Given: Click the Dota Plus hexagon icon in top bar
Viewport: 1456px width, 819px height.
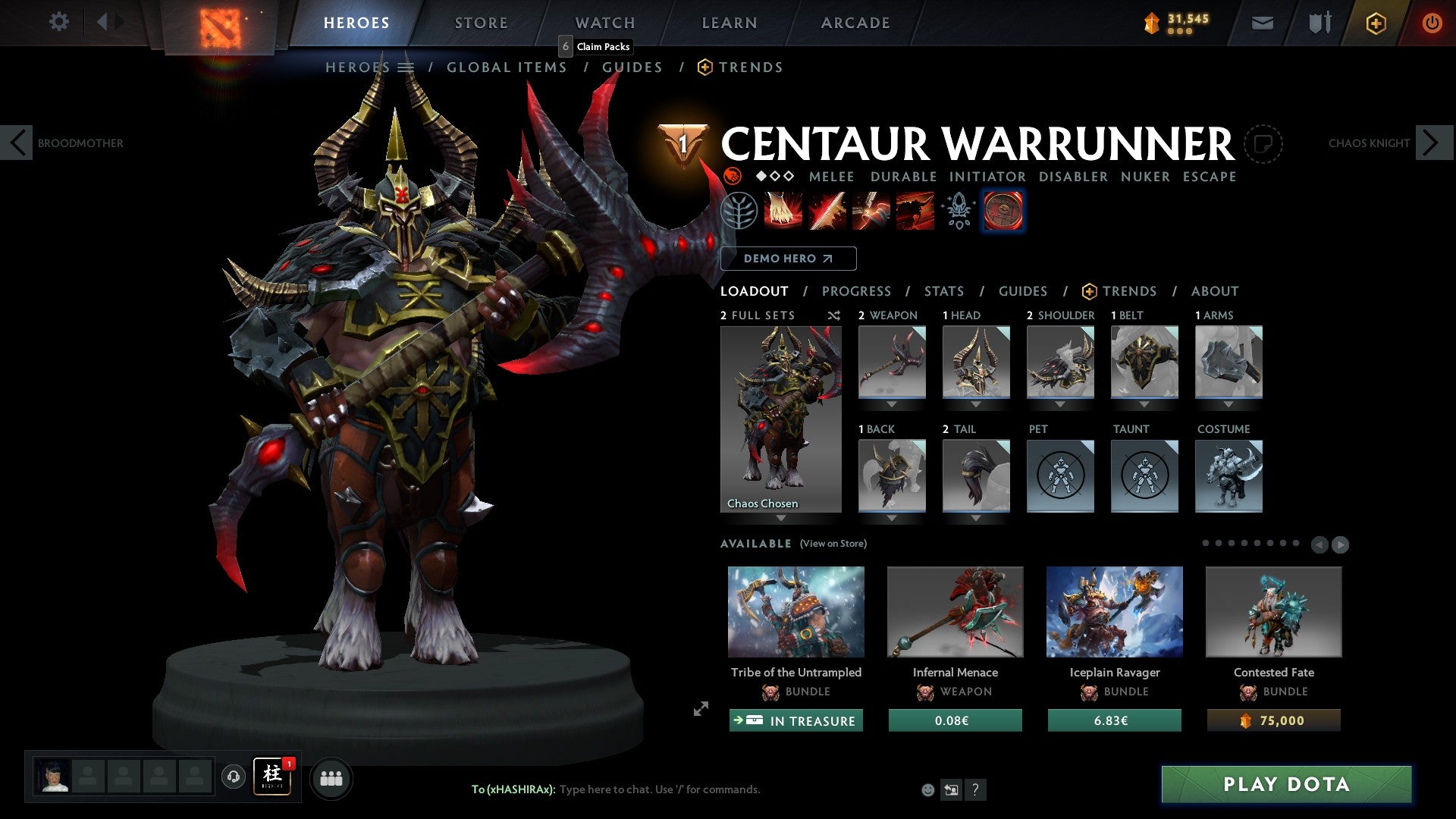Looking at the screenshot, I should (1376, 23).
